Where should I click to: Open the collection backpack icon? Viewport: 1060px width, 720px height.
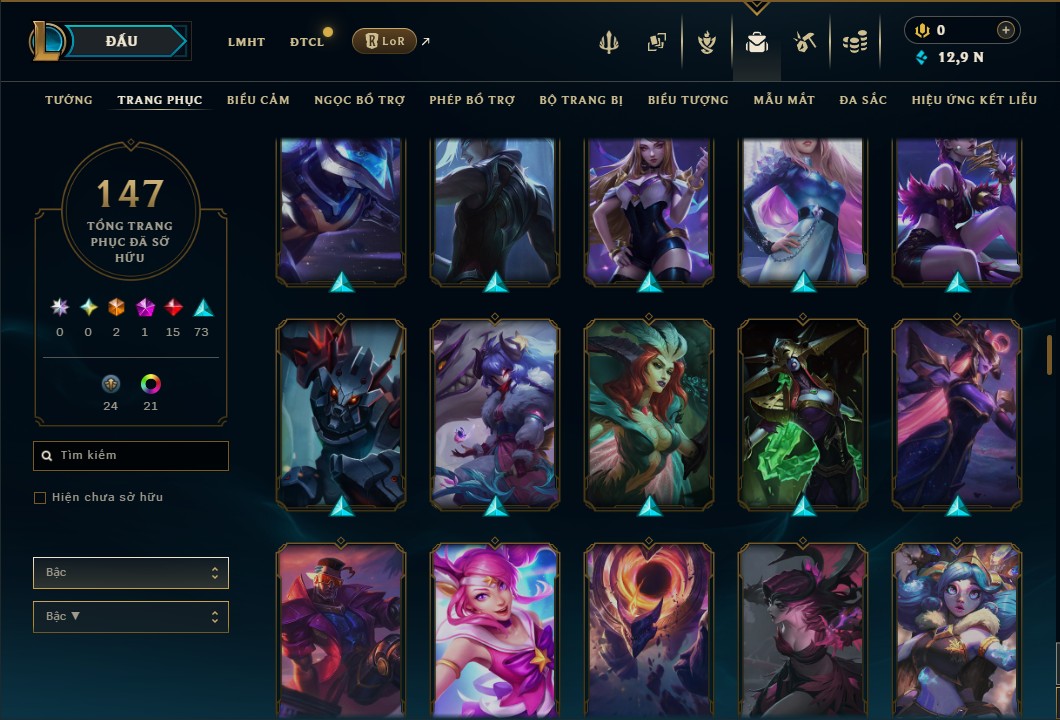757,42
